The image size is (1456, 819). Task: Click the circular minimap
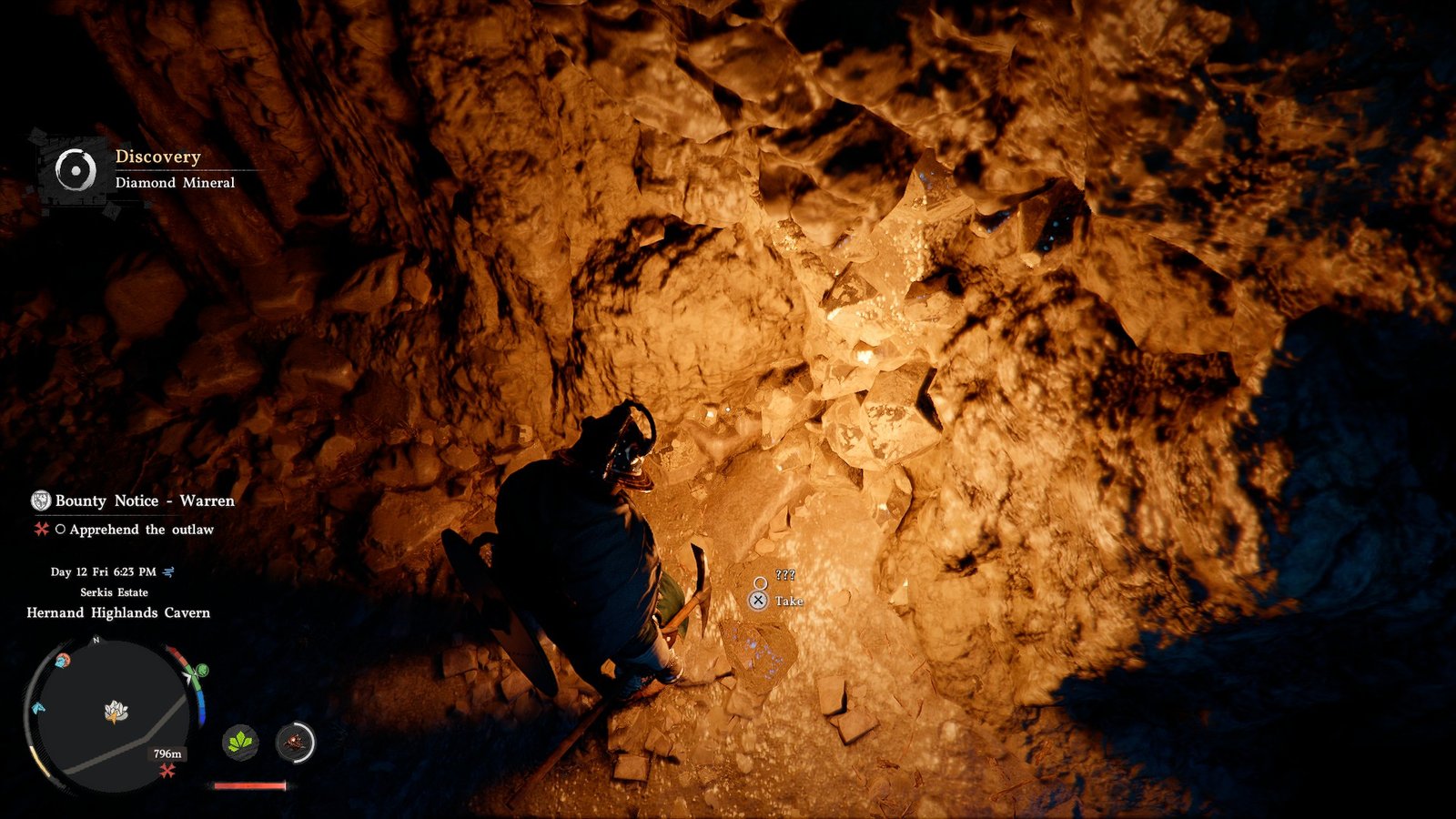[x=113, y=712]
